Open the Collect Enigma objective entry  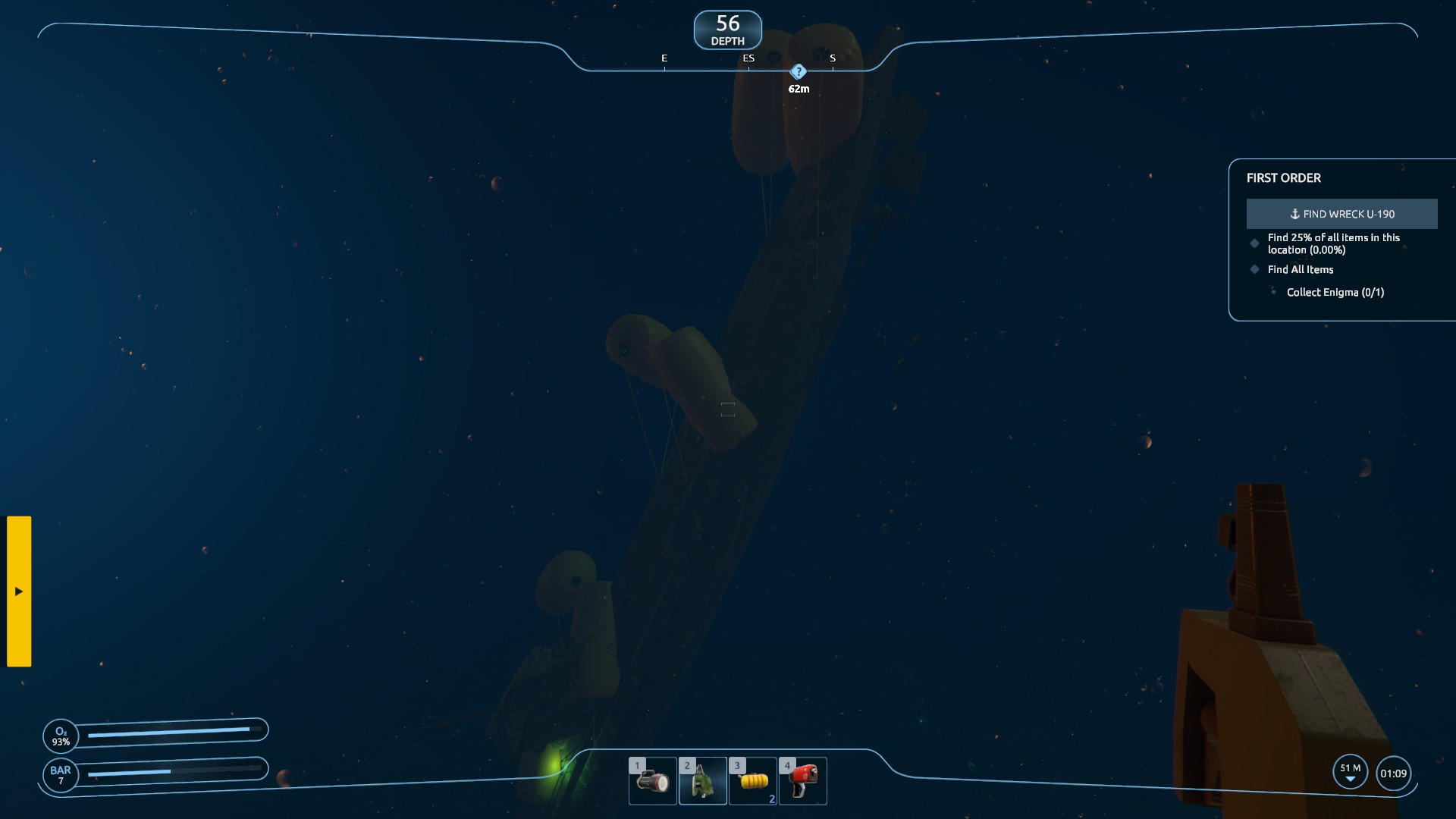pos(1335,292)
